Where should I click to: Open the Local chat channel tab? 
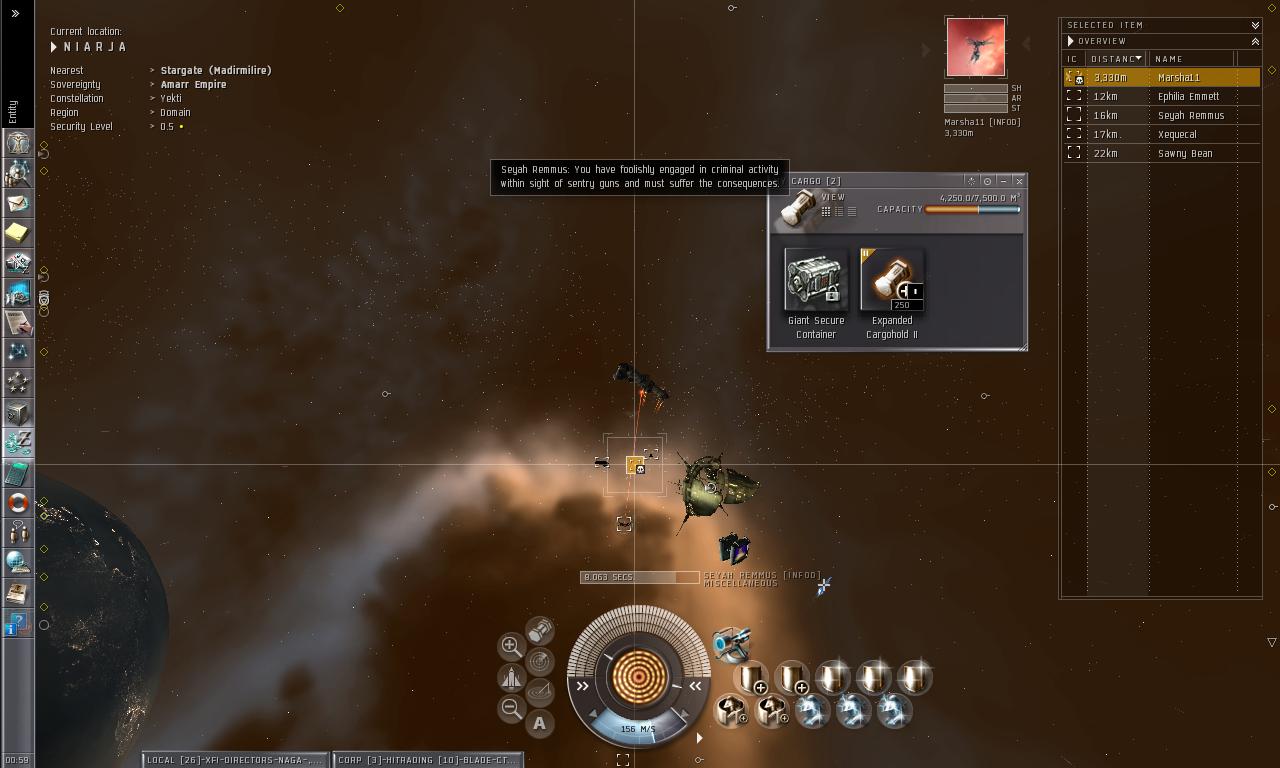click(235, 760)
